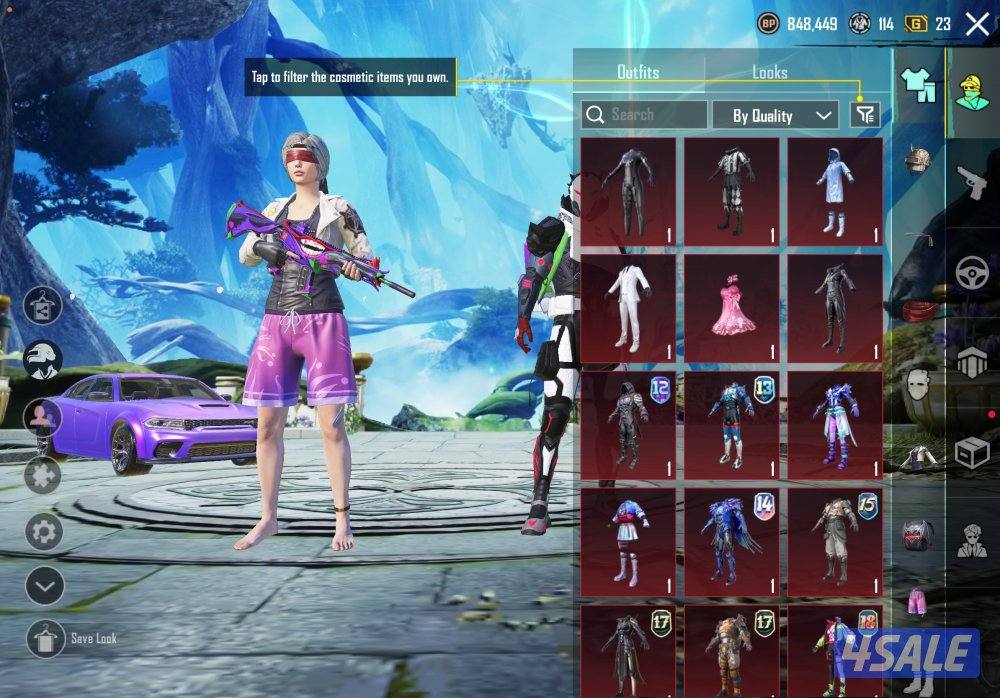The width and height of the screenshot is (1000, 698).
Task: Close the inventory with the X button
Action: click(x=977, y=25)
